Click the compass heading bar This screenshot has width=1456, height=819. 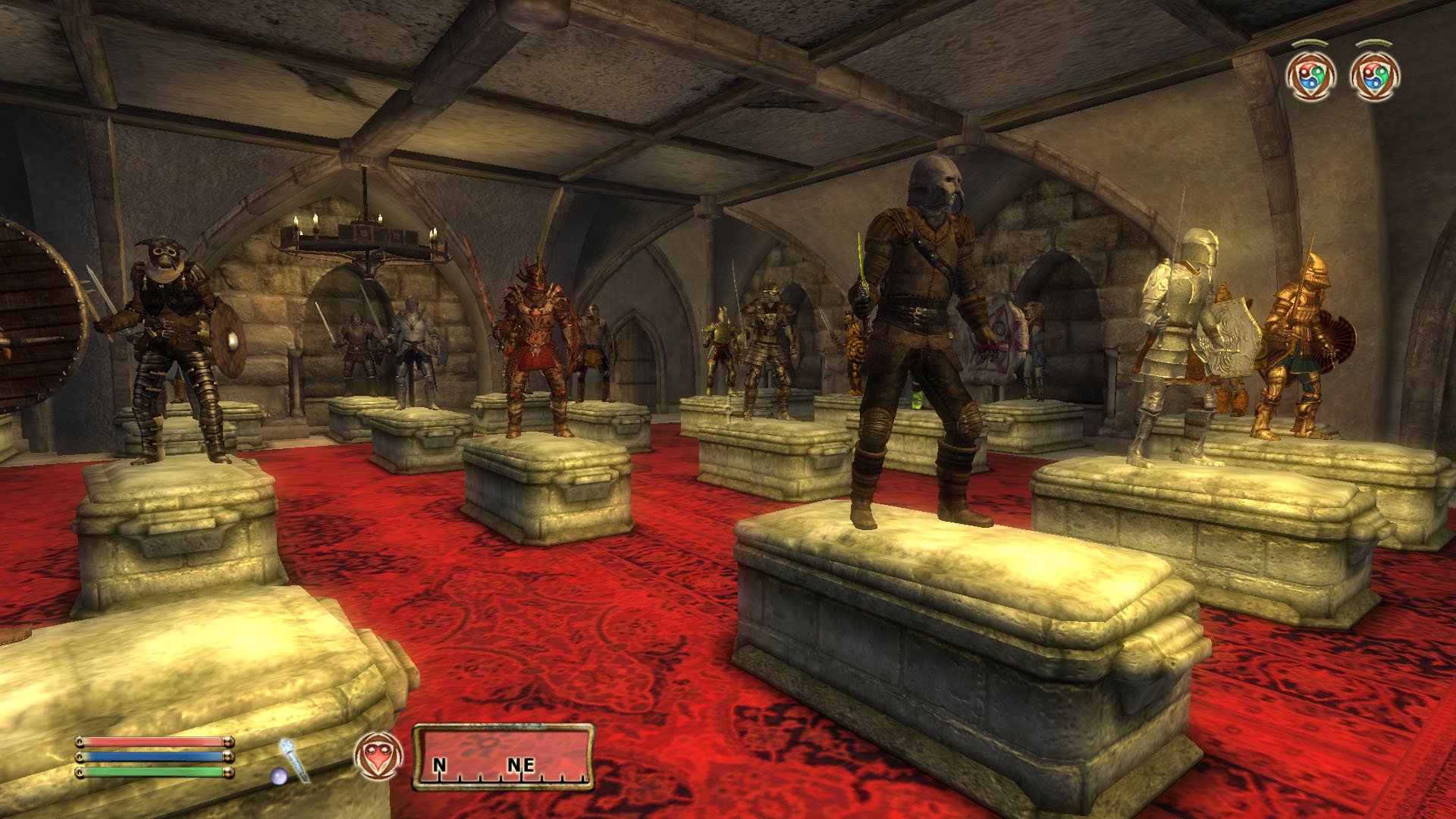[x=503, y=757]
